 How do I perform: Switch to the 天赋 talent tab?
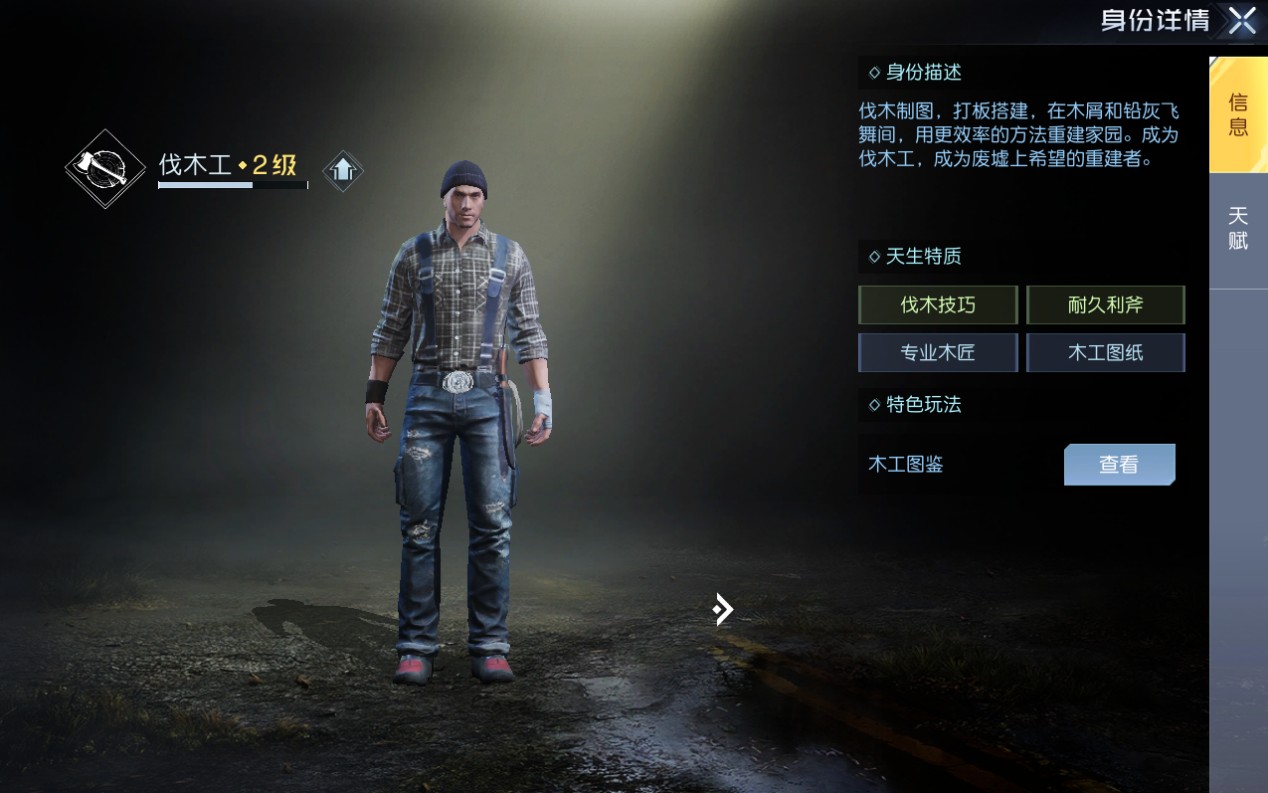(x=1238, y=229)
